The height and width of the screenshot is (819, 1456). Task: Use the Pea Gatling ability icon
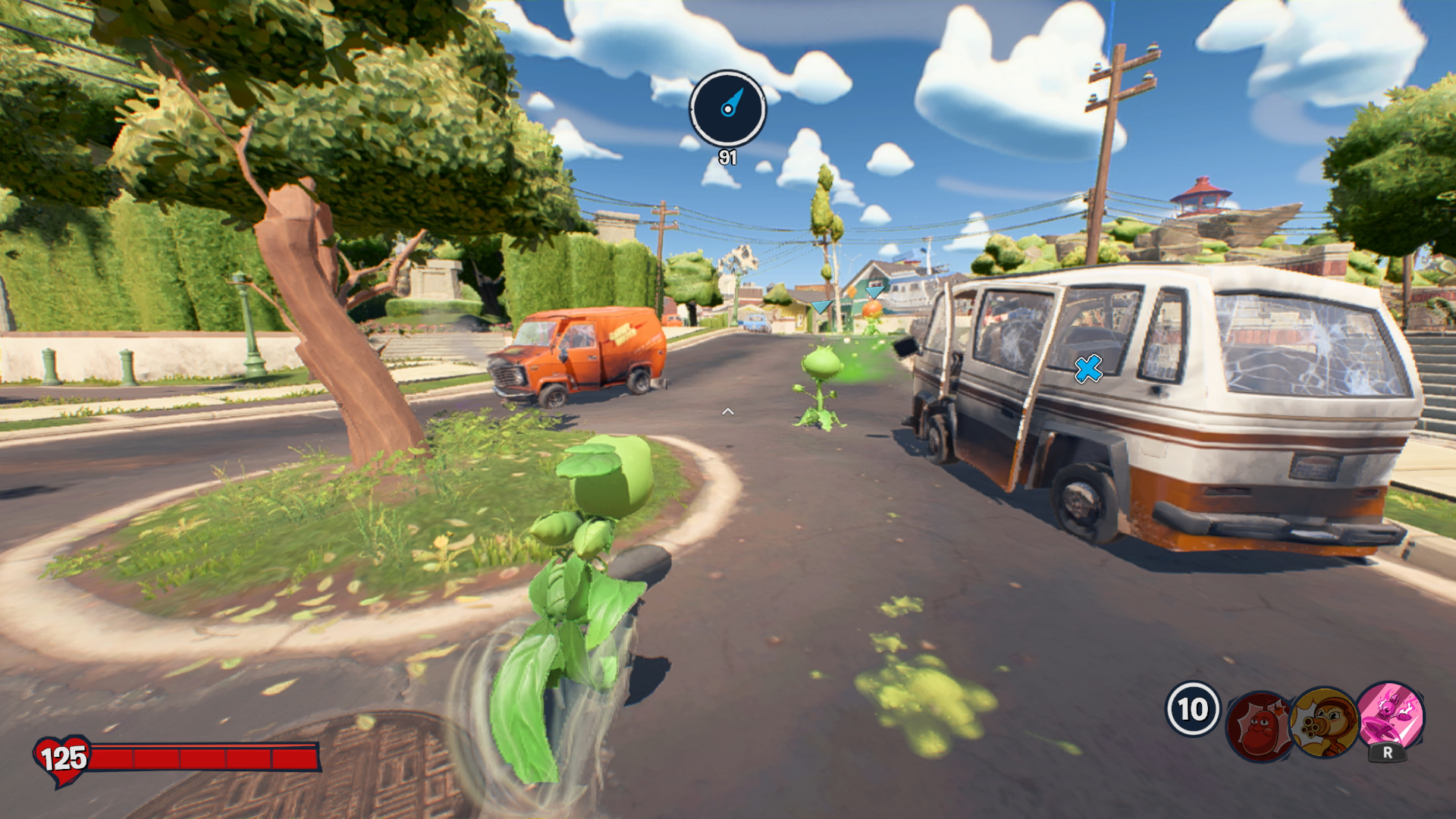[1324, 721]
